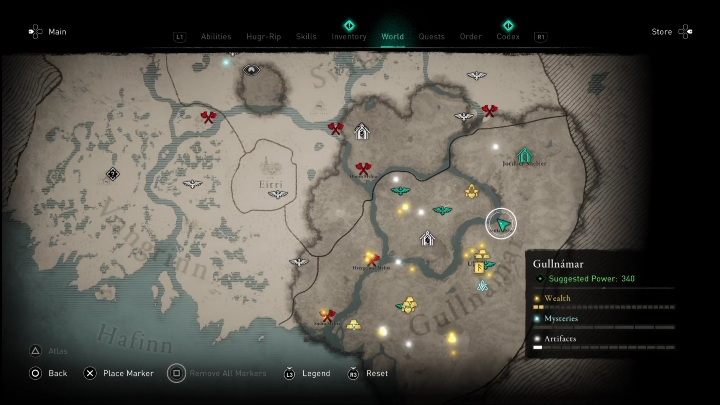This screenshot has height=405, width=720.
Task: Click the diamond question mark map marker
Action: point(114,174)
